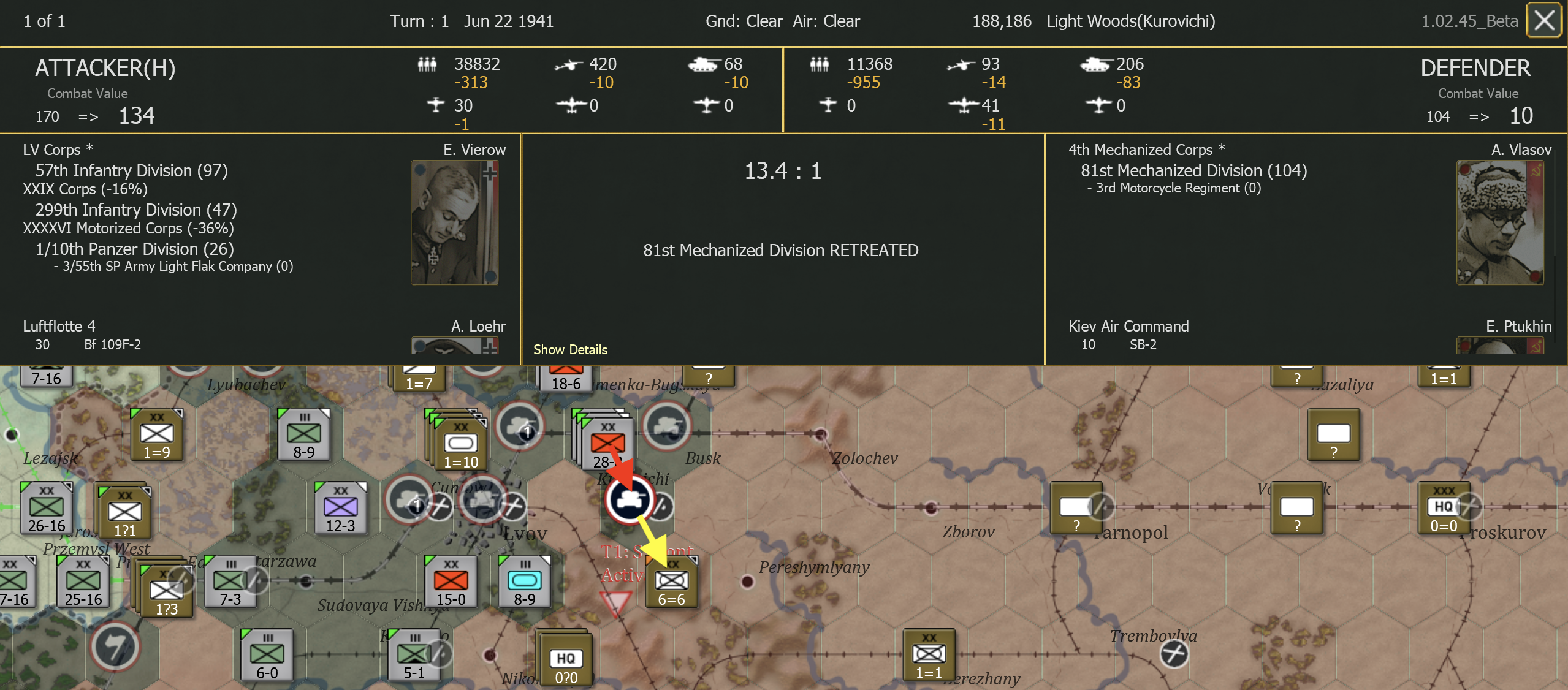The width and height of the screenshot is (1568, 690).
Task: Click E. Vierow's commander portrait
Action: 454,222
